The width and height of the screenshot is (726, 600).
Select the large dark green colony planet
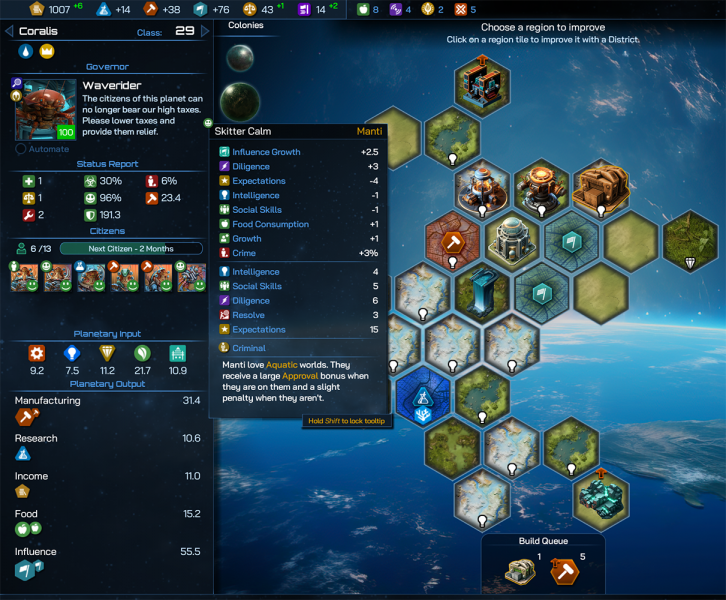click(240, 101)
